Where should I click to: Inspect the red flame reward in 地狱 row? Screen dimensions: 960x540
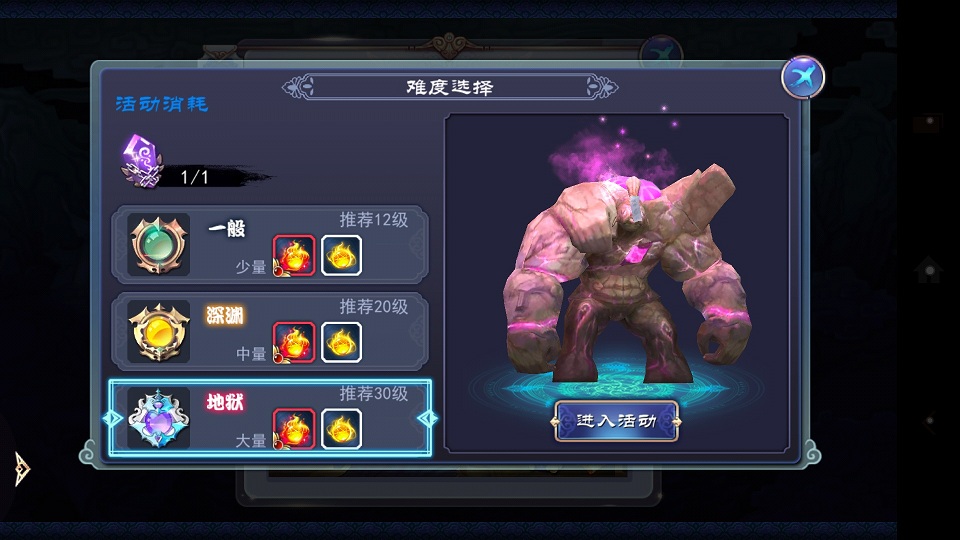point(294,429)
